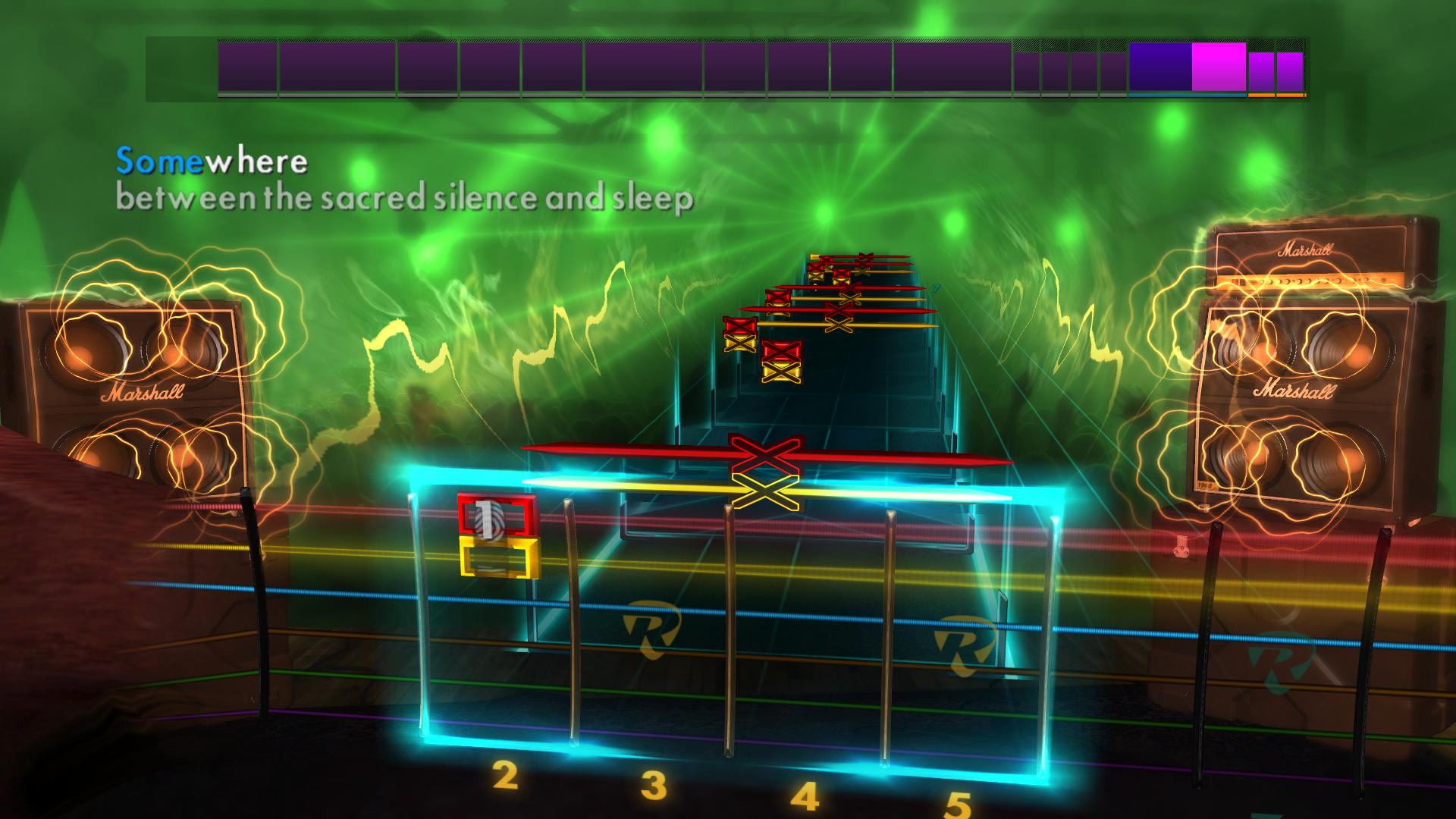Click the teal progress underline beneath the blue segment
The height and width of the screenshot is (819, 1456).
(x=1187, y=95)
